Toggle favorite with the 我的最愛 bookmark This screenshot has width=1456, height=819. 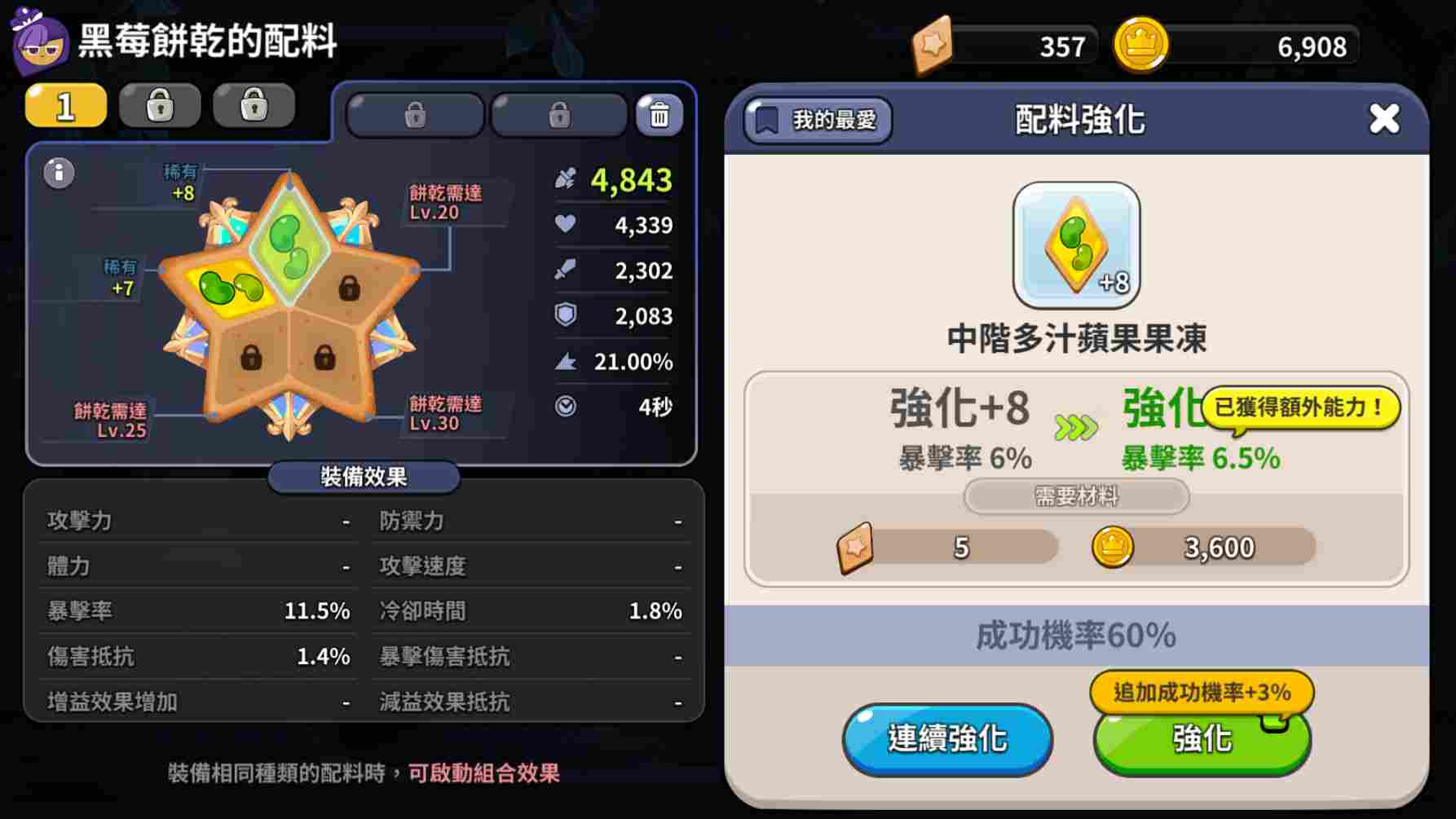coord(815,121)
